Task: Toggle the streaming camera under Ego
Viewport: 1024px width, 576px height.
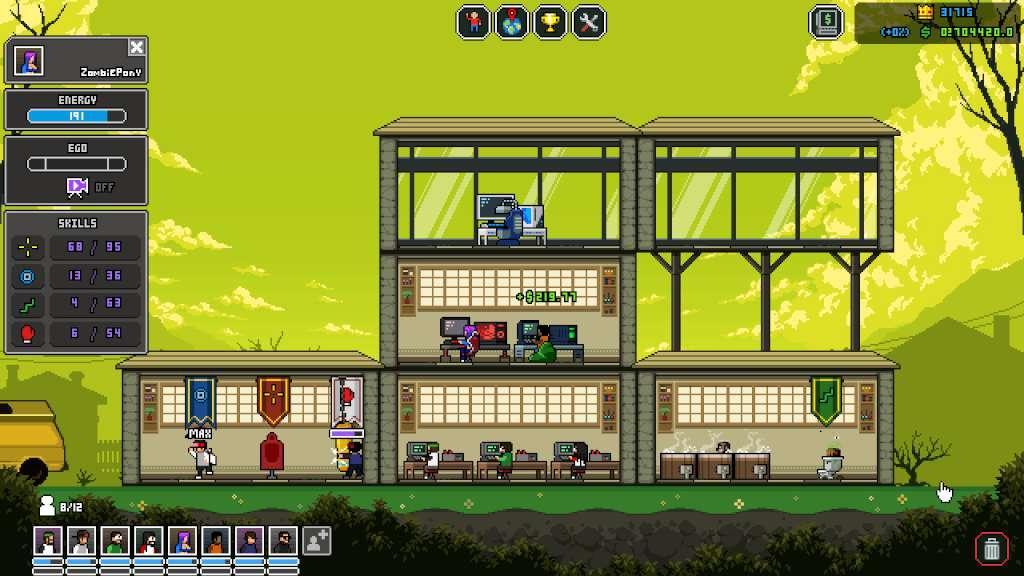Action: click(77, 186)
